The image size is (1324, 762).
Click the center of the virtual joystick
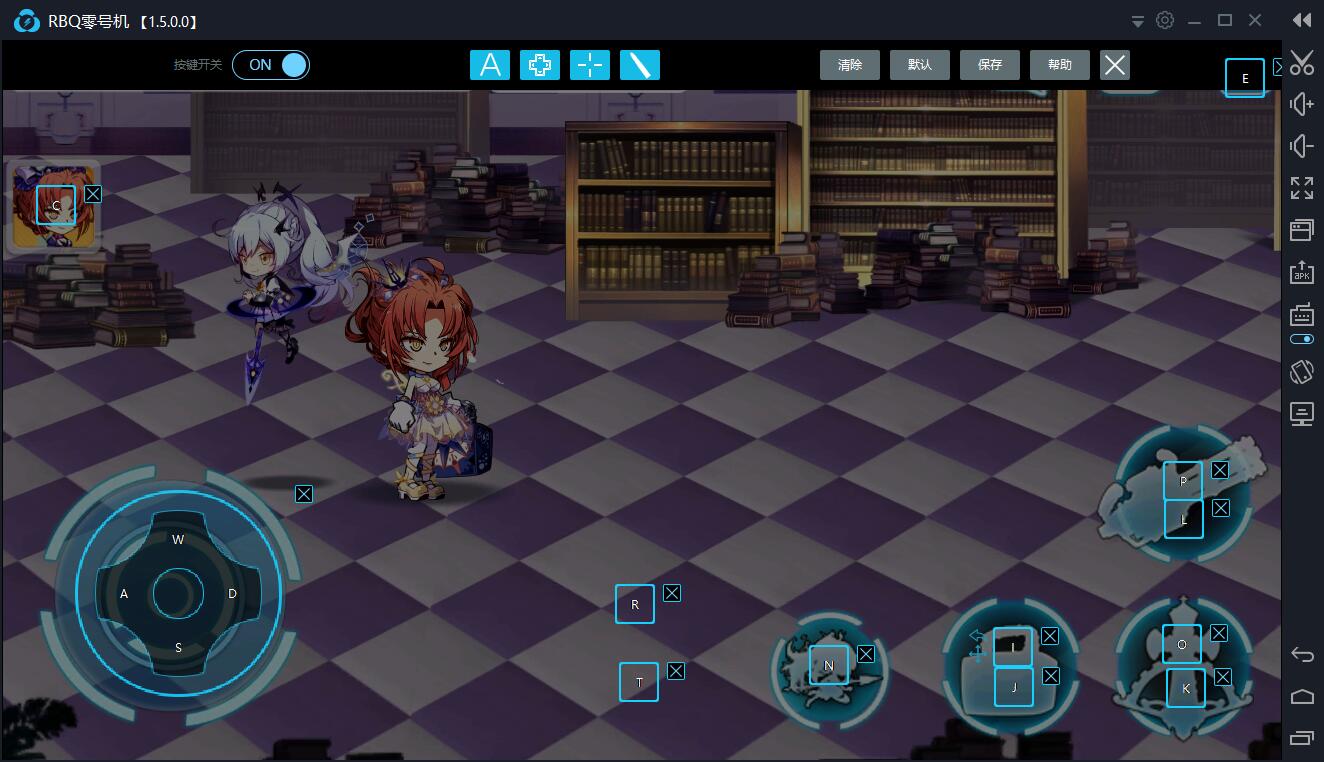(178, 594)
